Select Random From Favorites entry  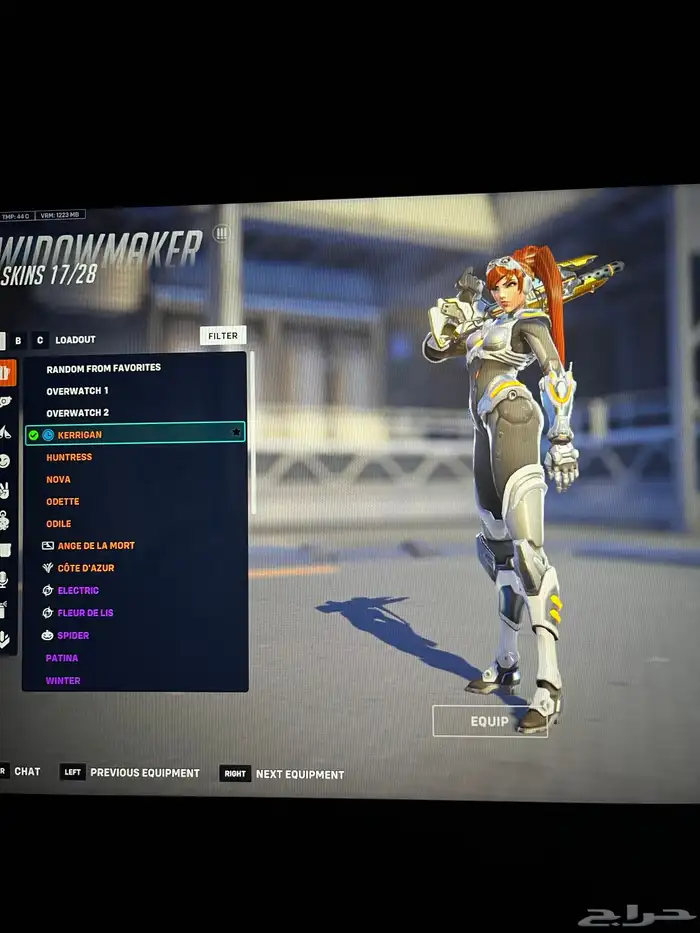[103, 368]
